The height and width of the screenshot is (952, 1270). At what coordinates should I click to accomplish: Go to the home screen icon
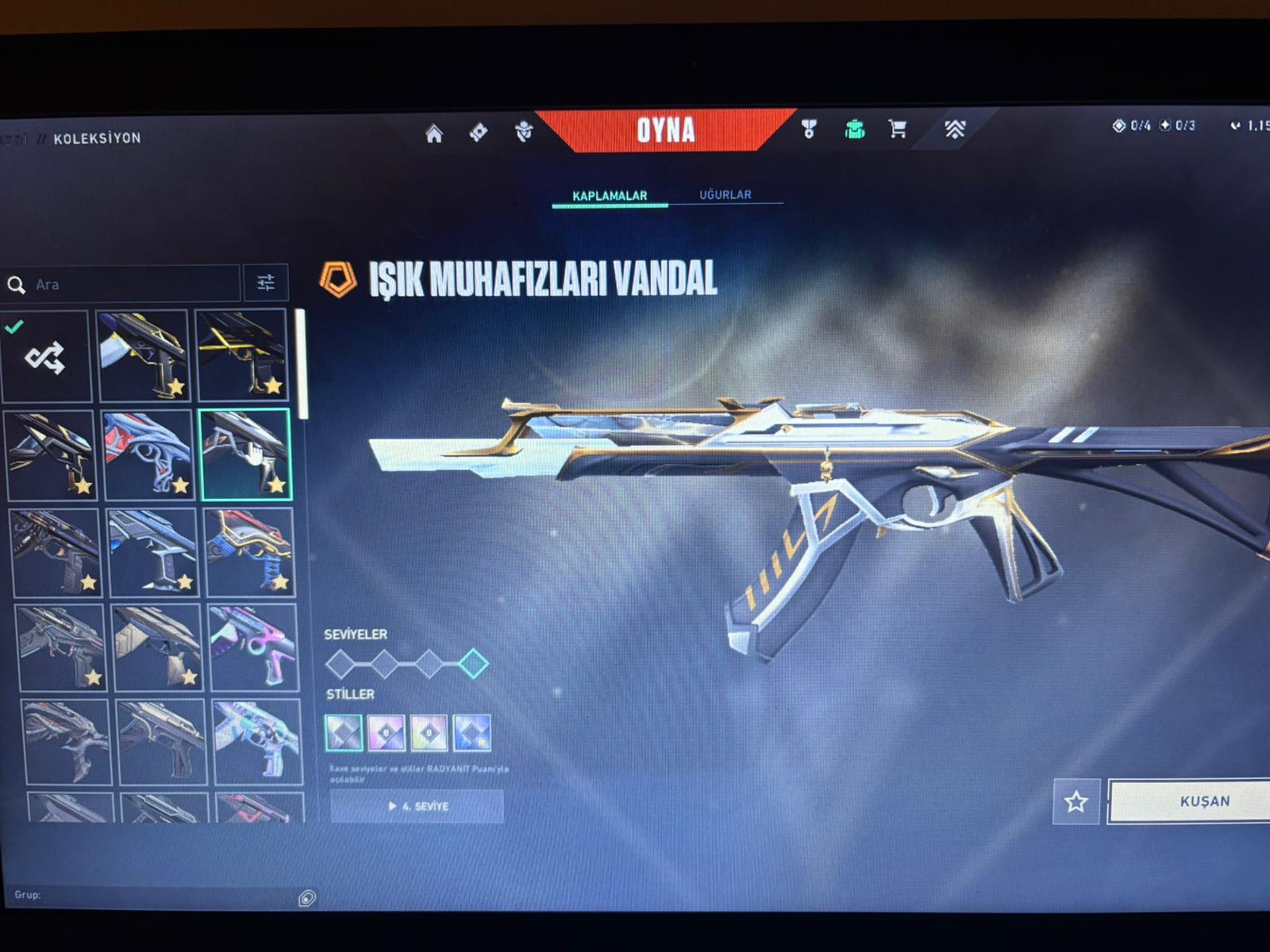434,133
